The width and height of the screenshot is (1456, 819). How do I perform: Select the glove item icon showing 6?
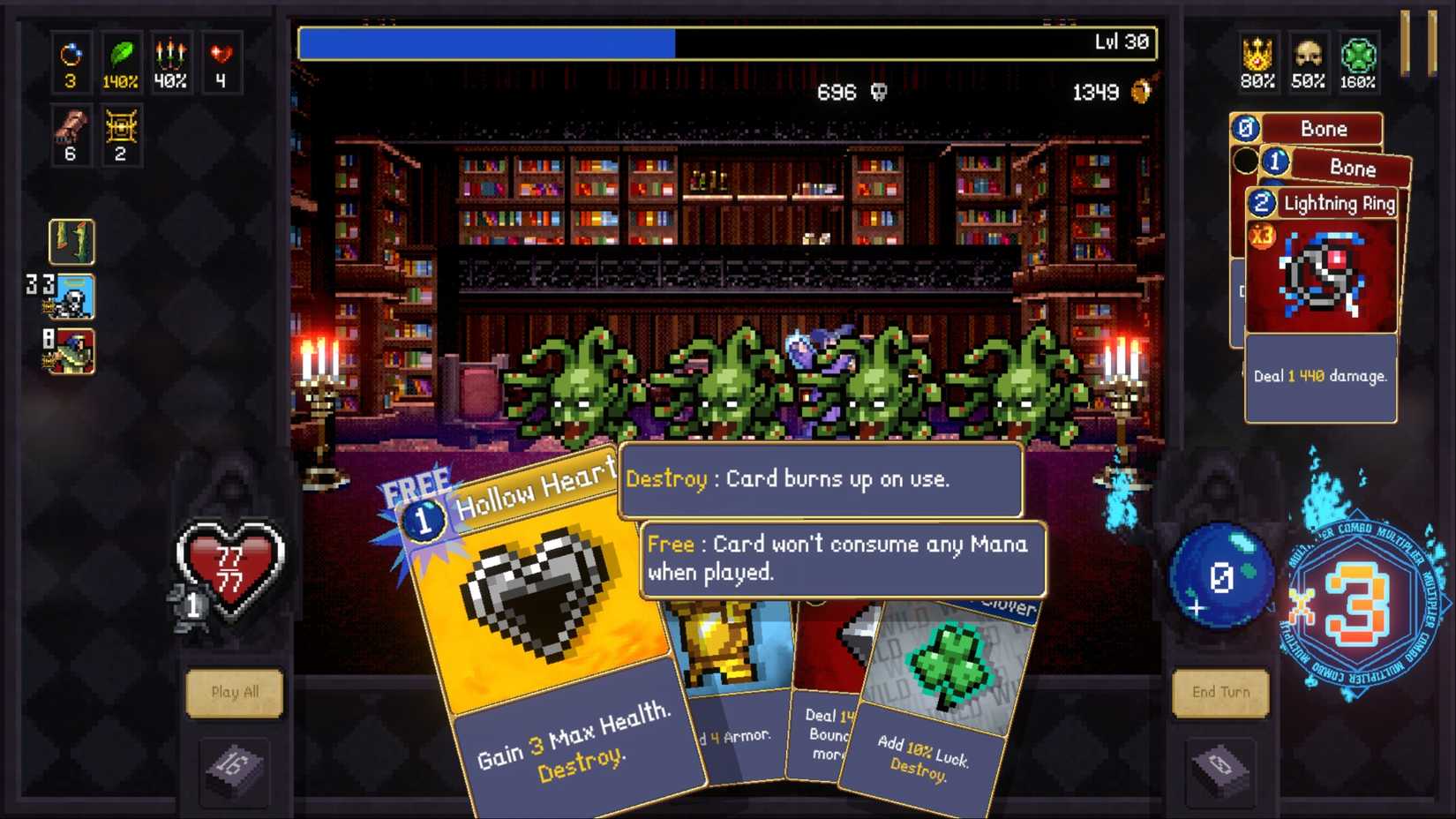click(71, 132)
